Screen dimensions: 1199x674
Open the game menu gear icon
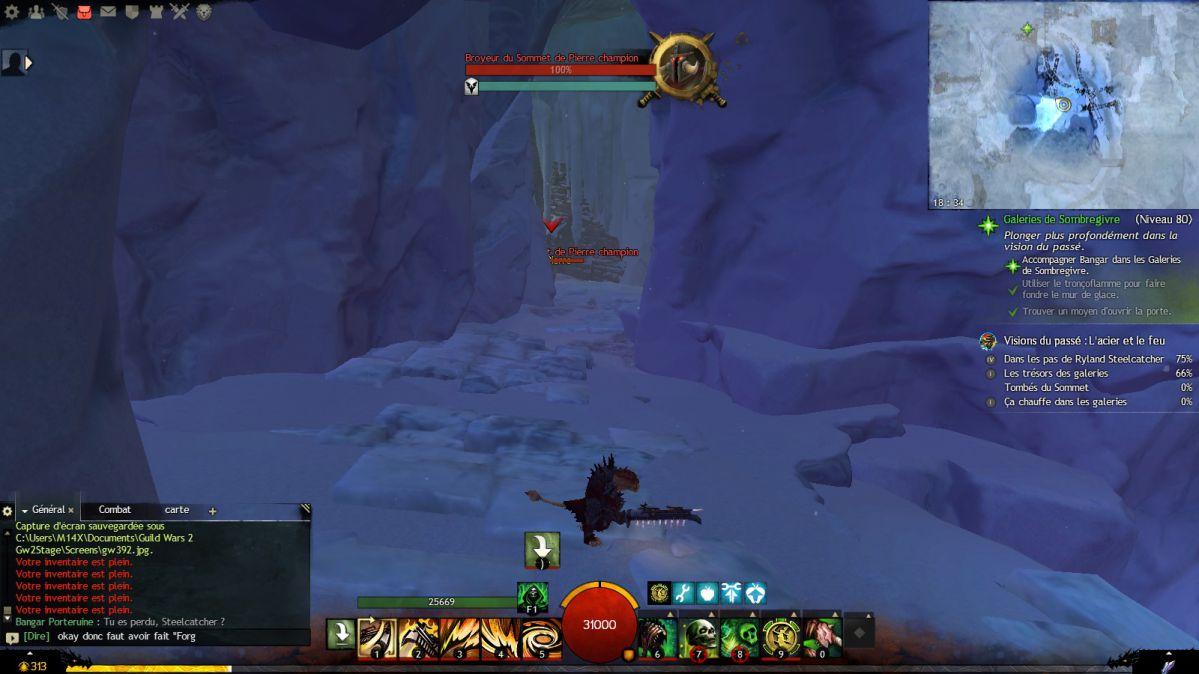click(12, 12)
